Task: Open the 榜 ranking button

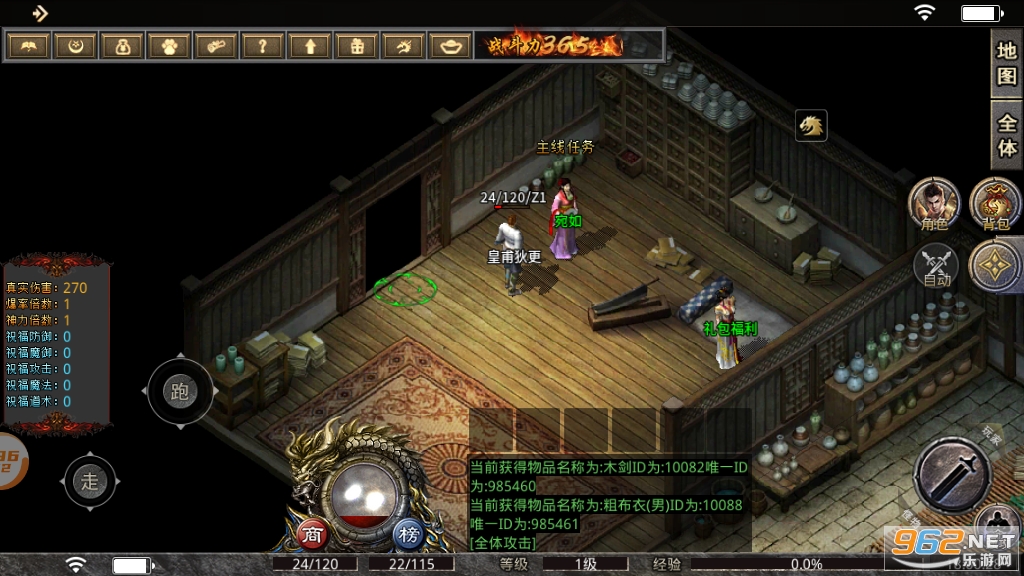Action: [407, 533]
